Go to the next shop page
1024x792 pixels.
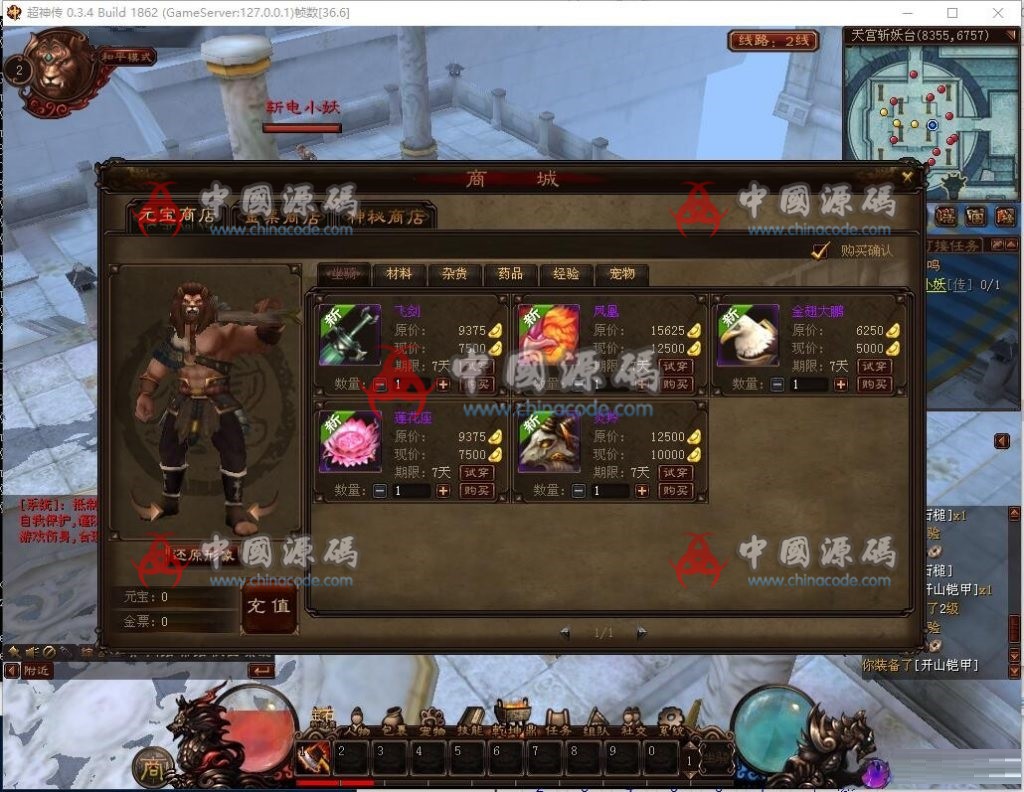pos(641,633)
